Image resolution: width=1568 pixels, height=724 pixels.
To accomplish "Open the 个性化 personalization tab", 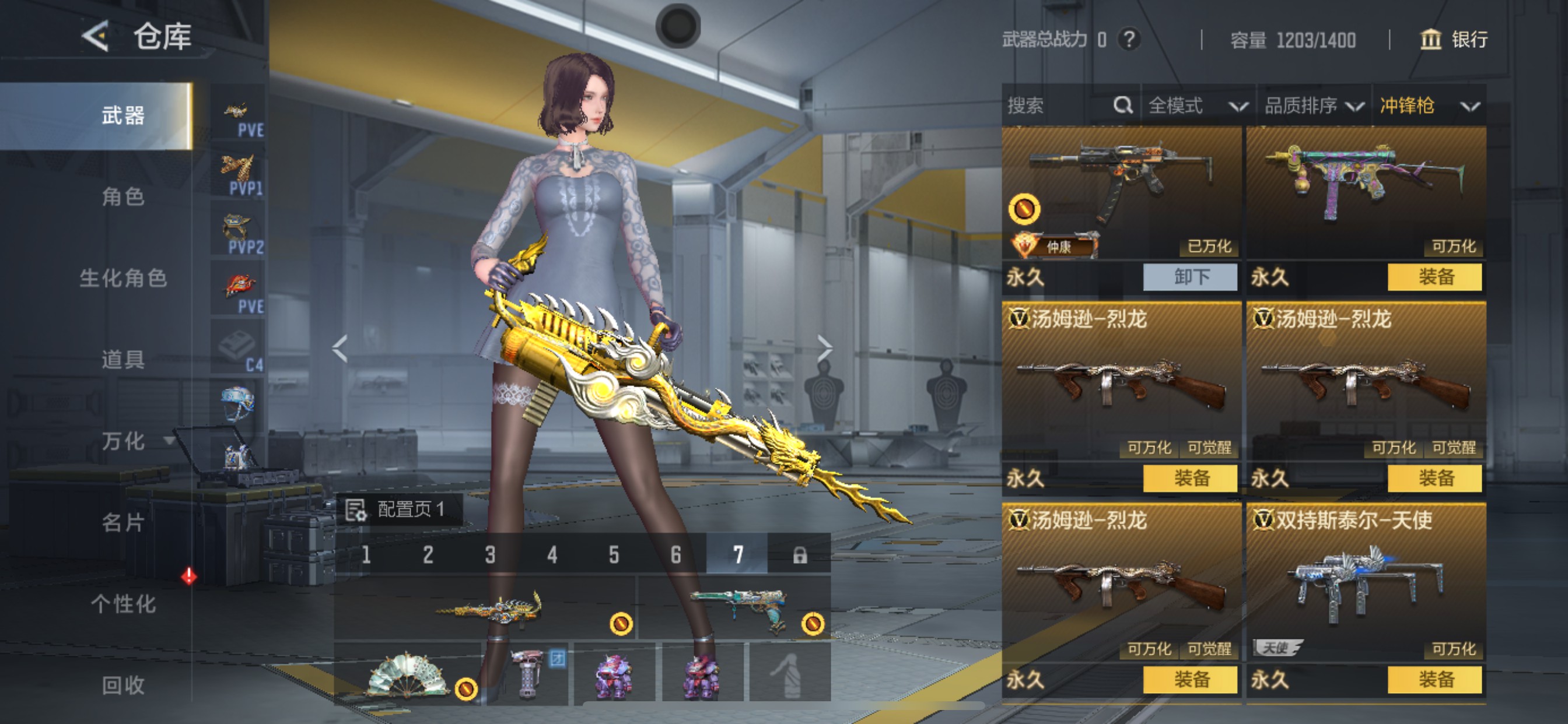I will [x=123, y=603].
